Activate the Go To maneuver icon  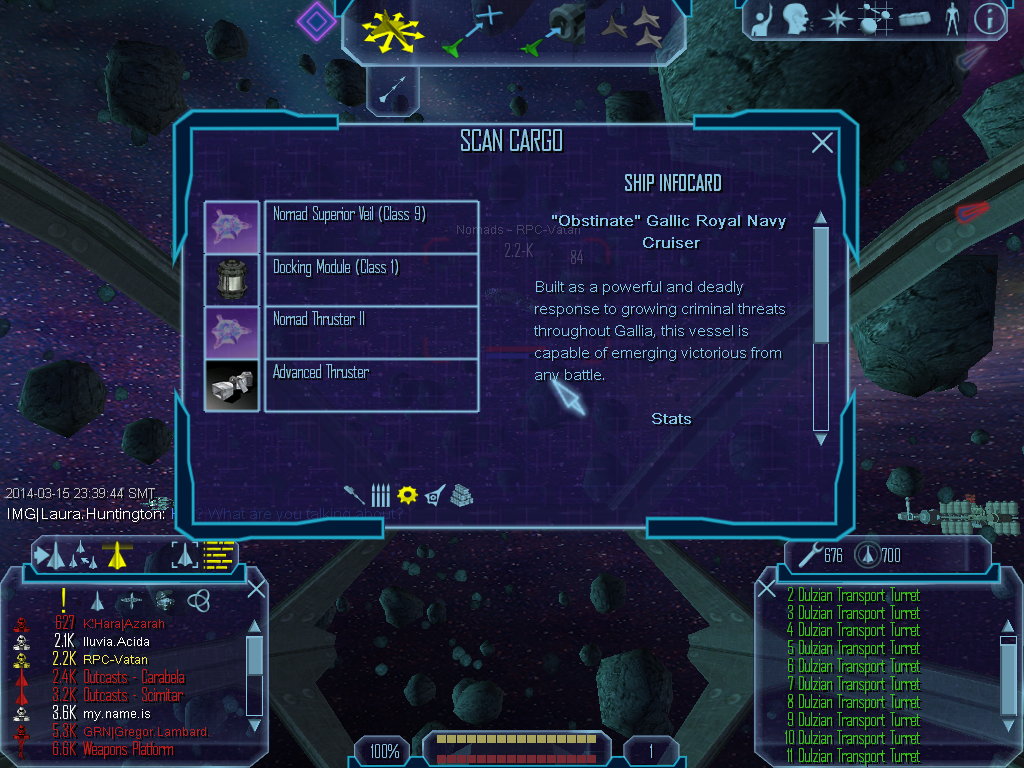click(473, 28)
